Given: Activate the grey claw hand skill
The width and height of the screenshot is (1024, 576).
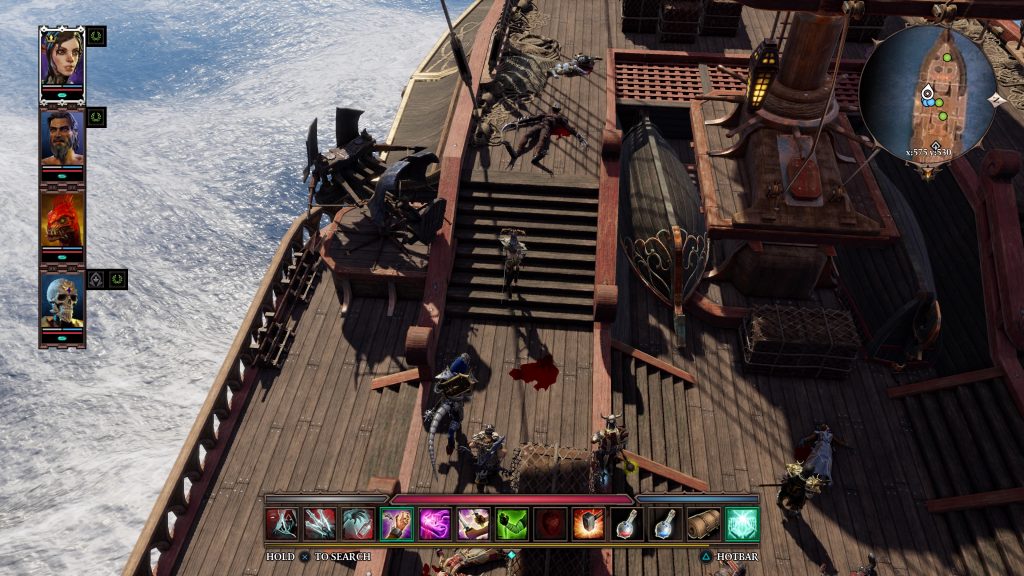Looking at the screenshot, I should (358, 524).
